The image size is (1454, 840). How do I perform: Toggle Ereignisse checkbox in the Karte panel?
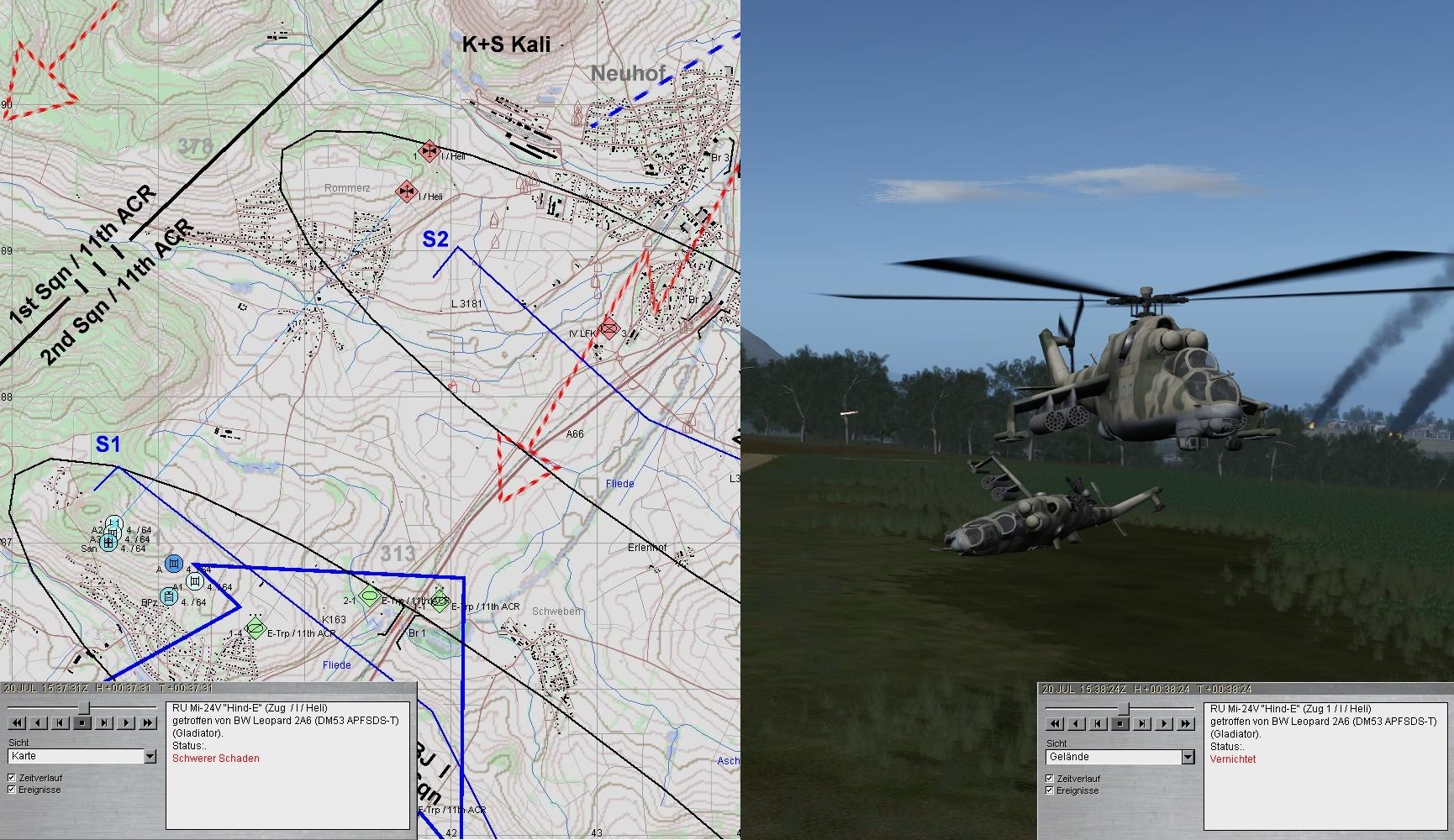click(x=12, y=790)
